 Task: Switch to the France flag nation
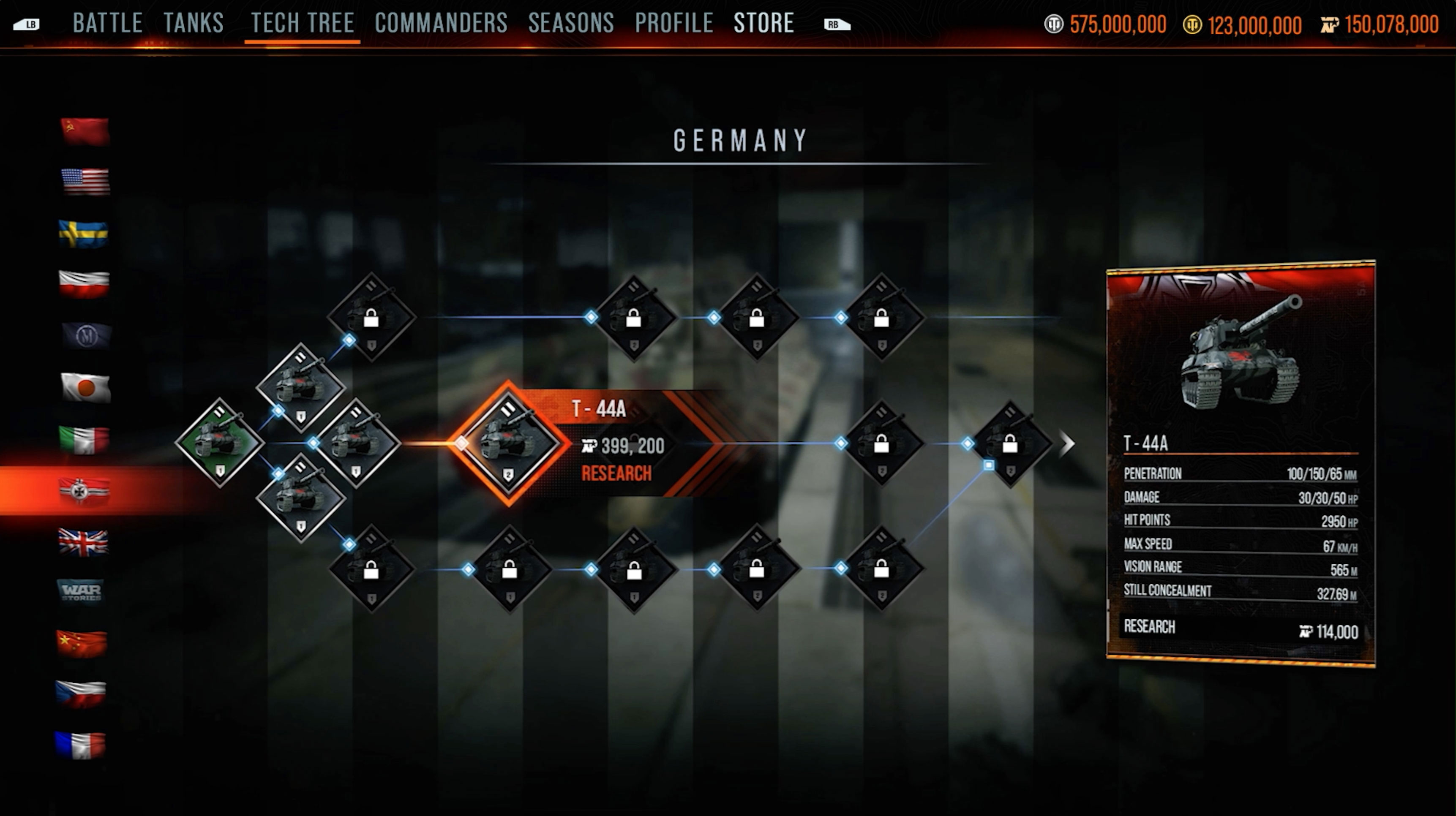pos(80,745)
